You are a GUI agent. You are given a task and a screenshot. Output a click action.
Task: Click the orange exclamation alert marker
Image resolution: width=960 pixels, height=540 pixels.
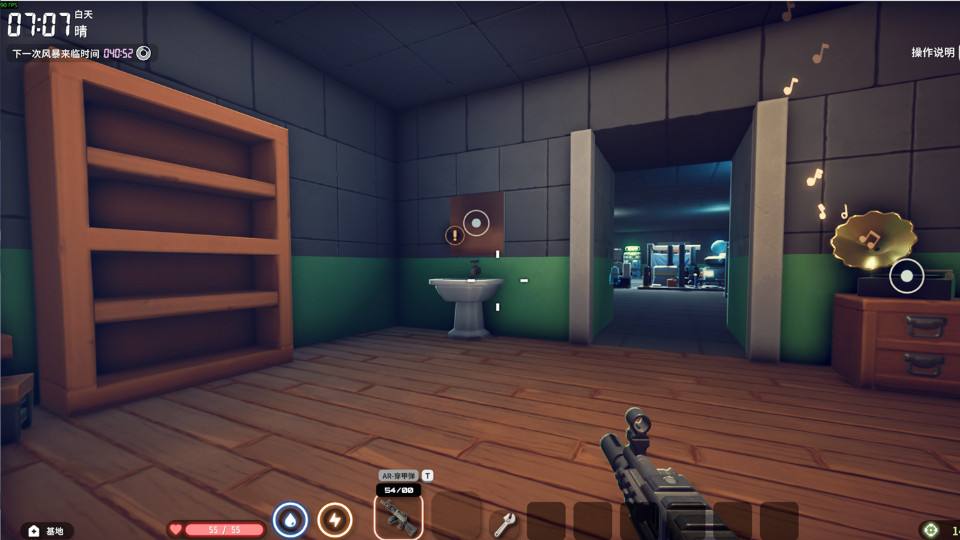[x=455, y=236]
